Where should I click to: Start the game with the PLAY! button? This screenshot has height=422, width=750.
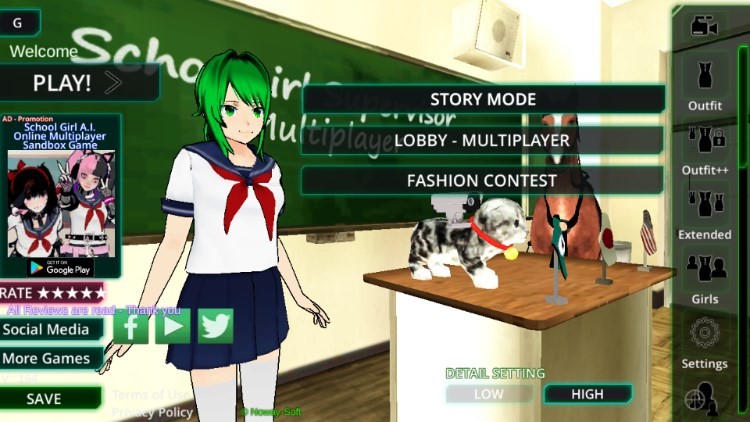point(78,83)
